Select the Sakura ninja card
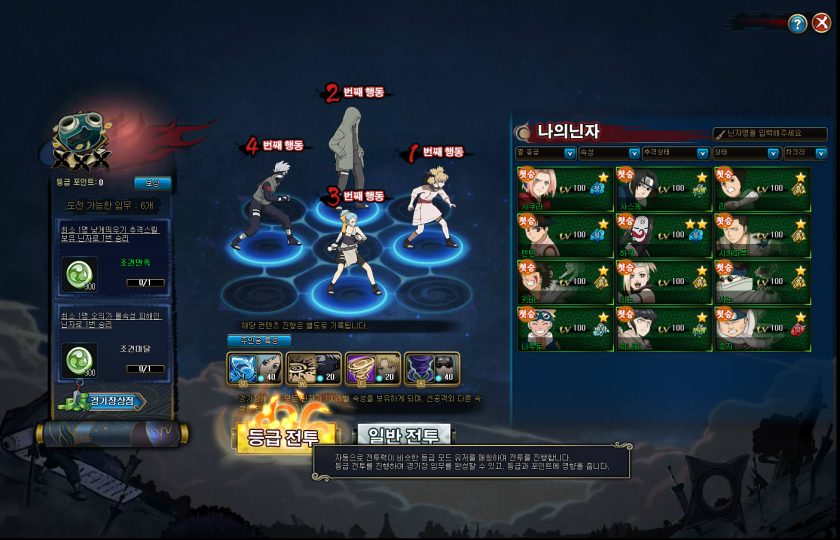 (564, 188)
